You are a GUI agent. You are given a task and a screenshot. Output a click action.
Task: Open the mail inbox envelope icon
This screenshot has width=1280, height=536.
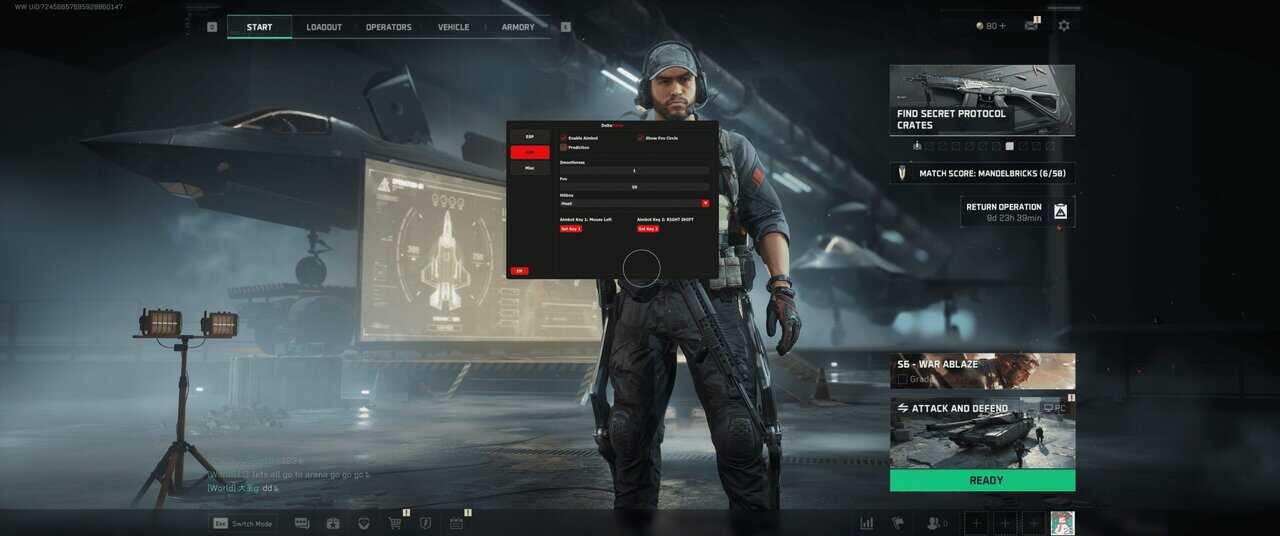[1031, 26]
